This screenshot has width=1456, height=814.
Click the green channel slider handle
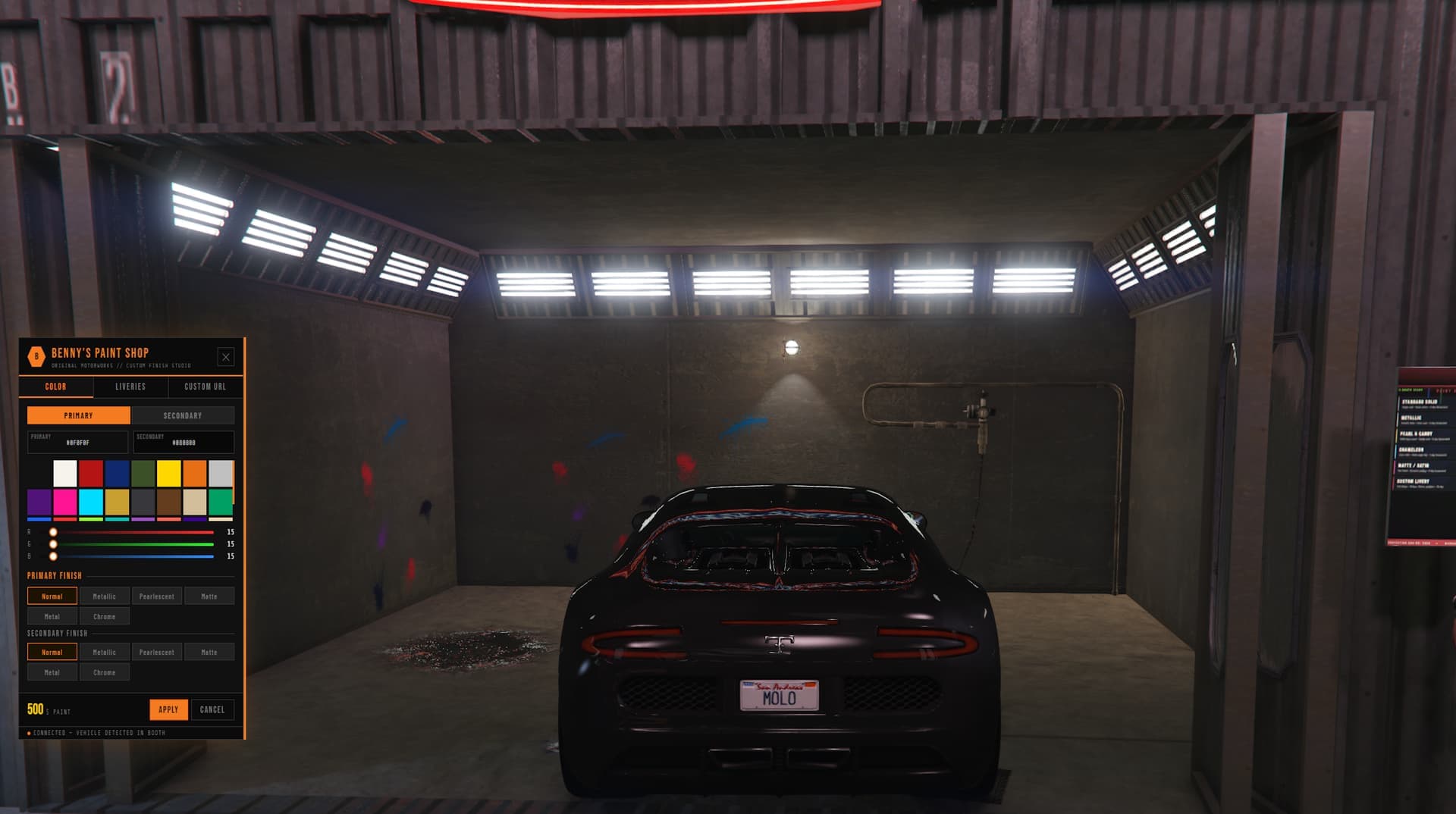[52, 546]
